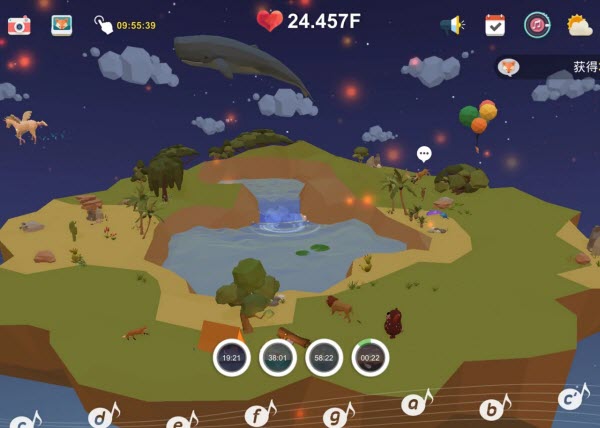Play the 'd' music note
Image resolution: width=600 pixels, height=428 pixels.
pyautogui.click(x=102, y=416)
